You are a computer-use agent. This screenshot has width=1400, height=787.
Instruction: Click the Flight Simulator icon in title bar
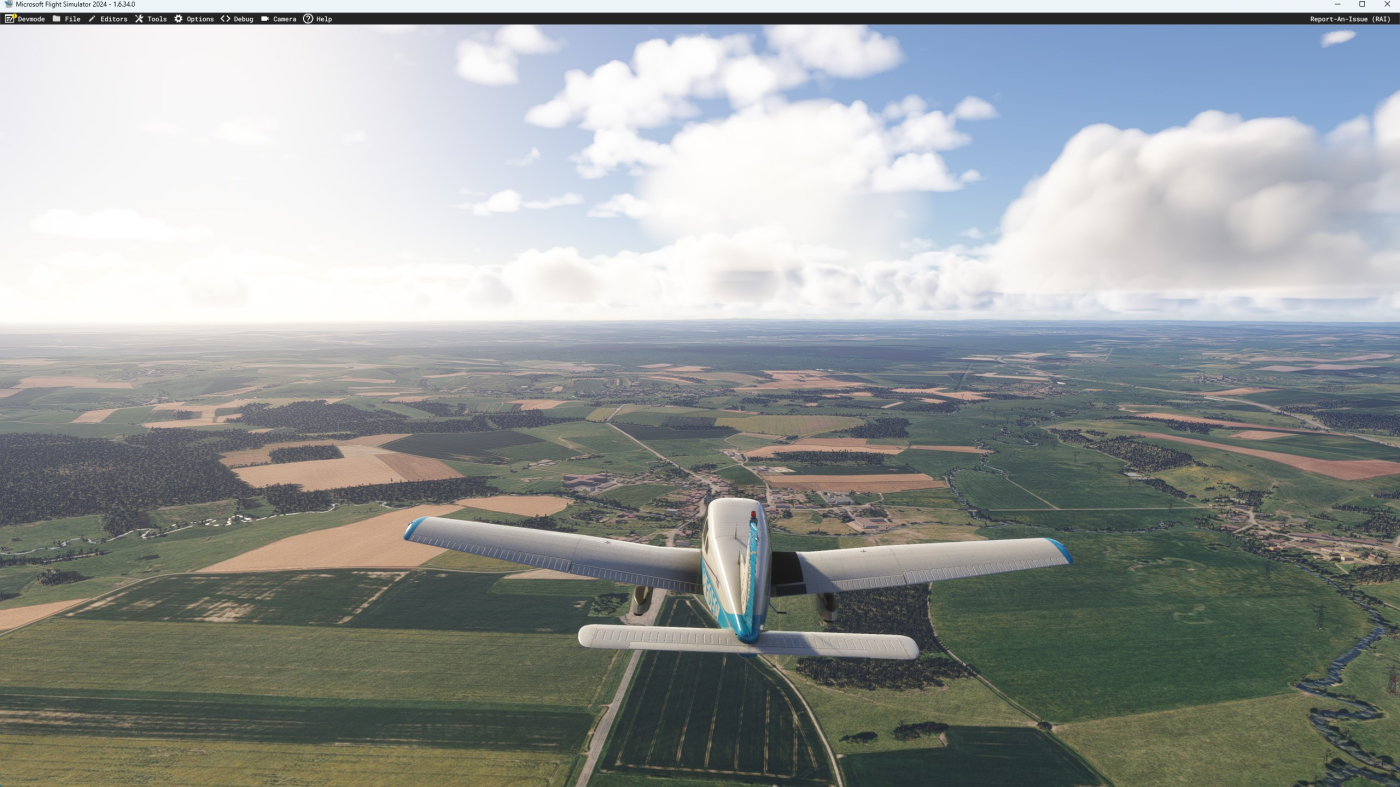point(8,4)
